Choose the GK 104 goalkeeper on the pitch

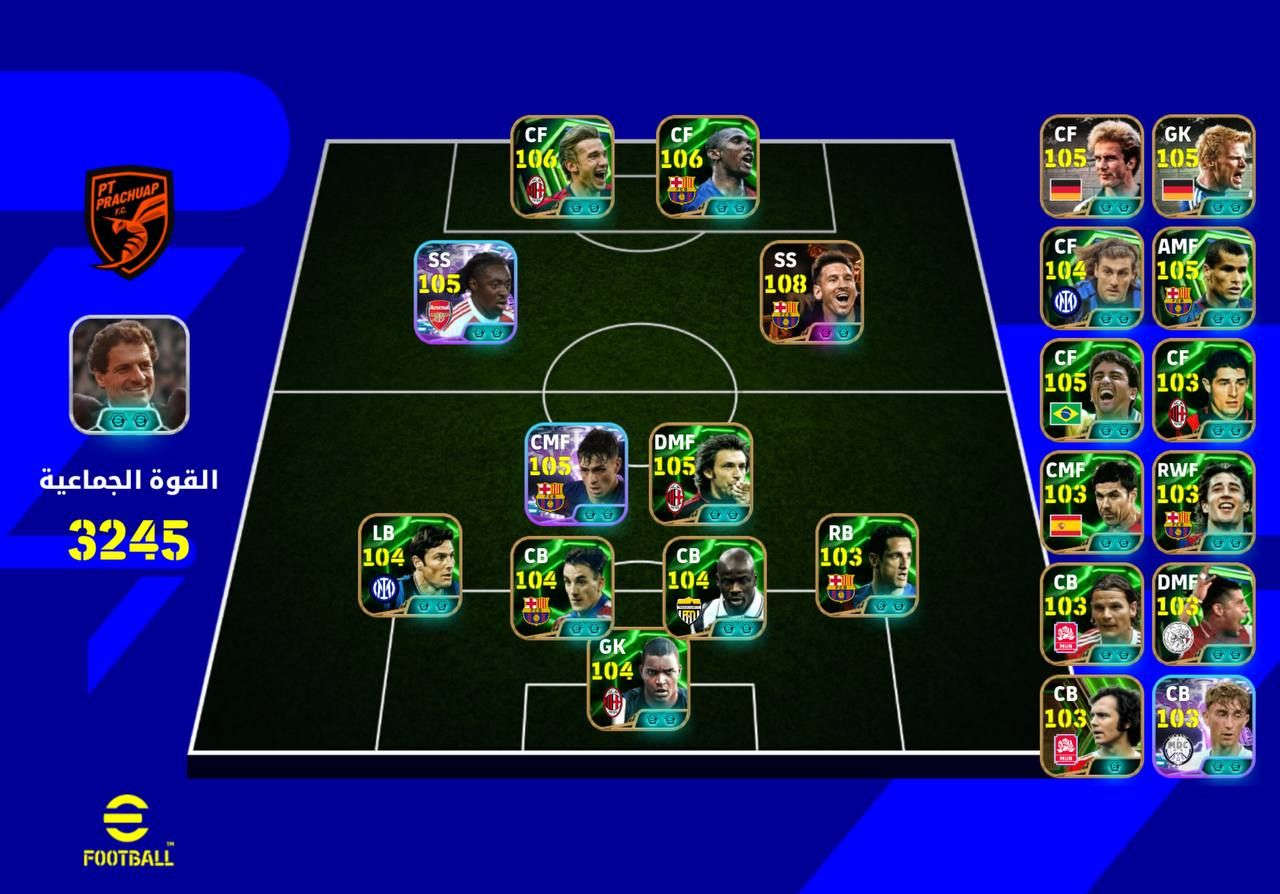tap(638, 678)
